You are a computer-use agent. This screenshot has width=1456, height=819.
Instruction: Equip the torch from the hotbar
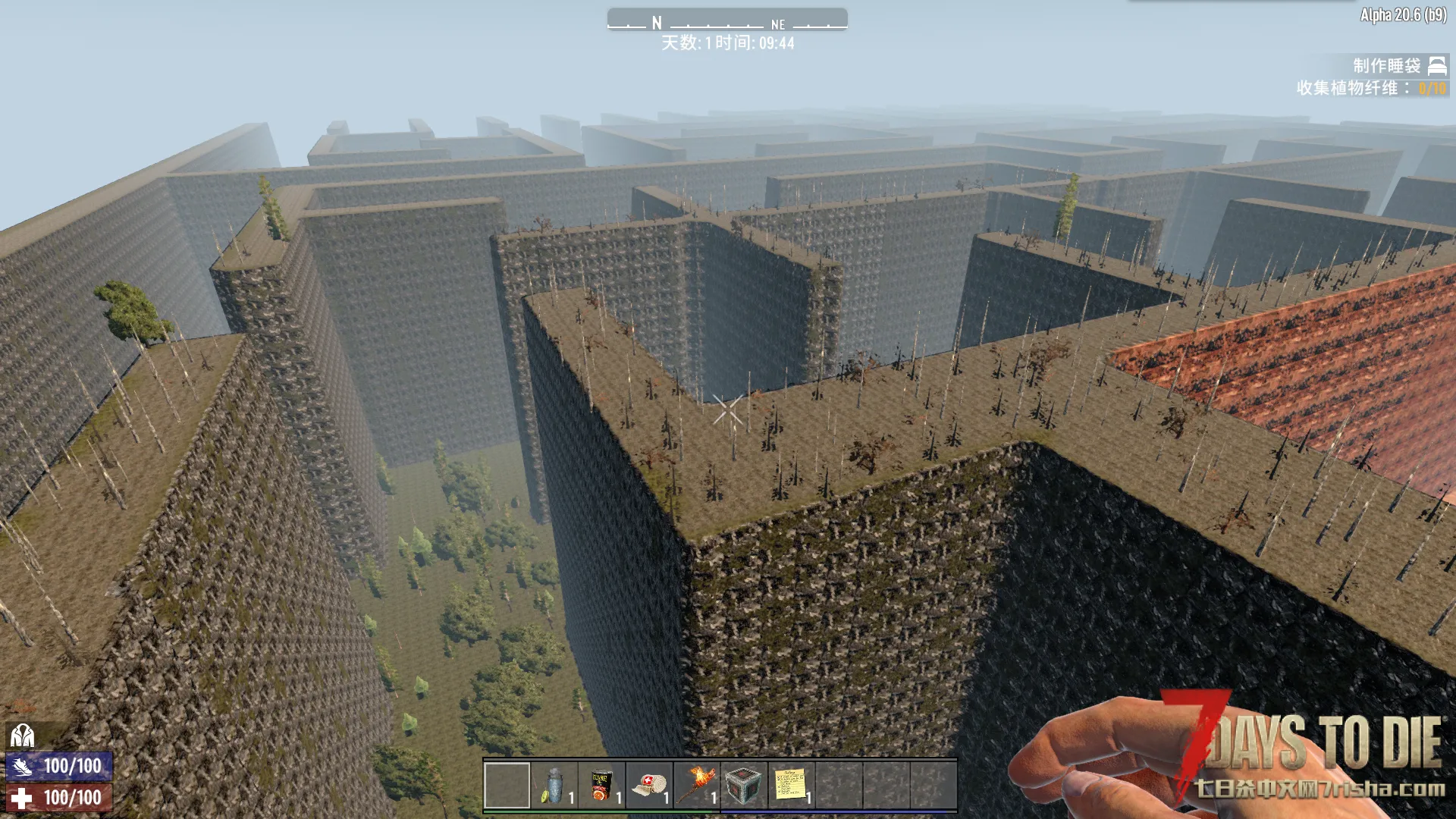tap(696, 785)
